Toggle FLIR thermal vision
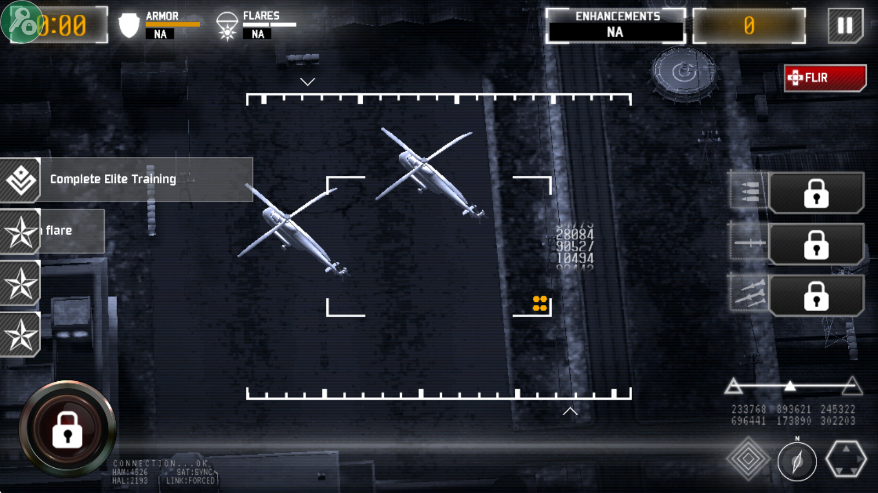Image resolution: width=878 pixels, height=493 pixels. (825, 77)
